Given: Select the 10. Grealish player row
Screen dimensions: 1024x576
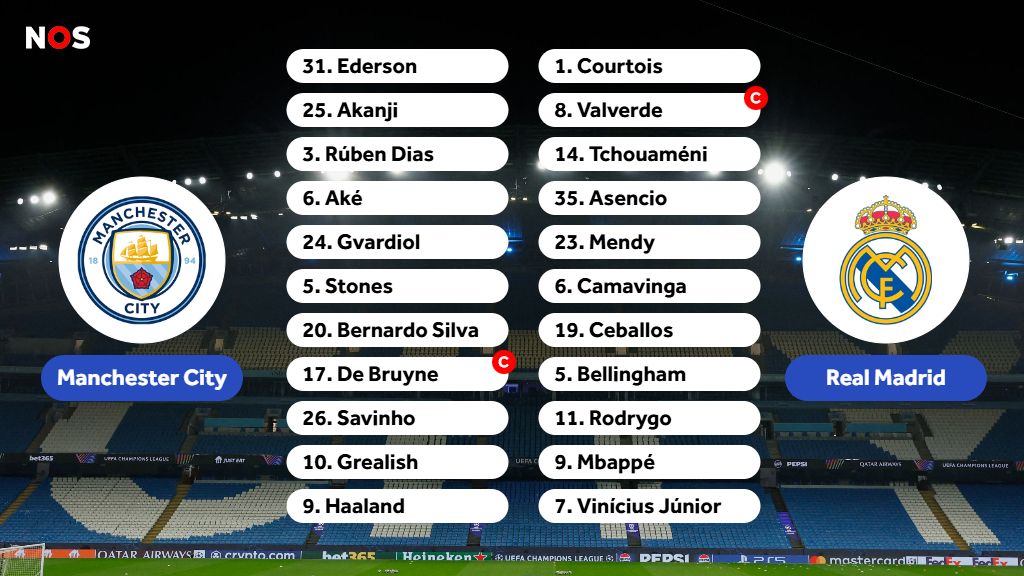Looking at the screenshot, I should [x=397, y=462].
